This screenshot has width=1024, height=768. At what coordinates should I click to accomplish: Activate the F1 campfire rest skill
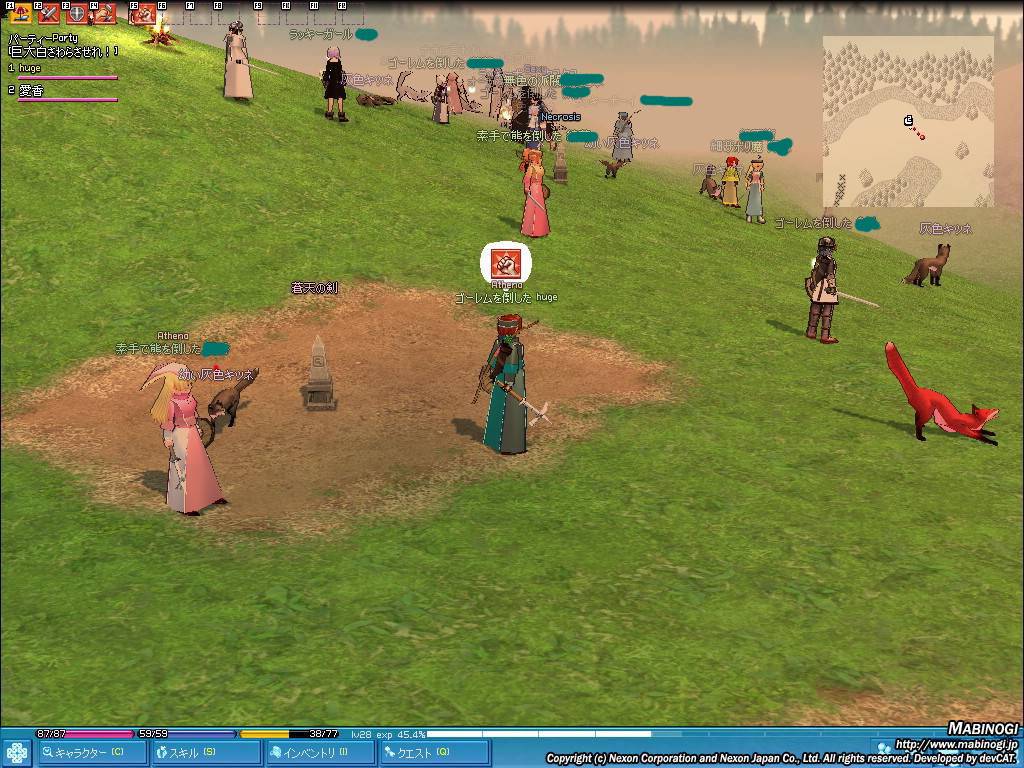[20, 14]
